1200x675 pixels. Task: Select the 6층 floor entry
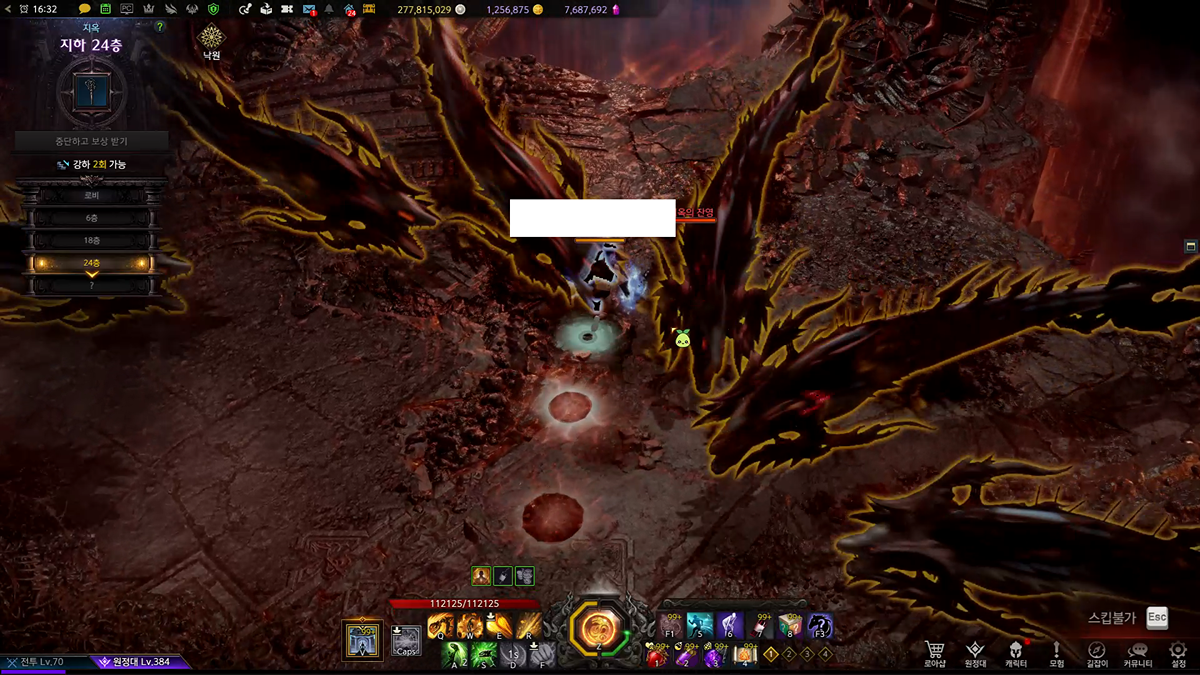pos(91,218)
